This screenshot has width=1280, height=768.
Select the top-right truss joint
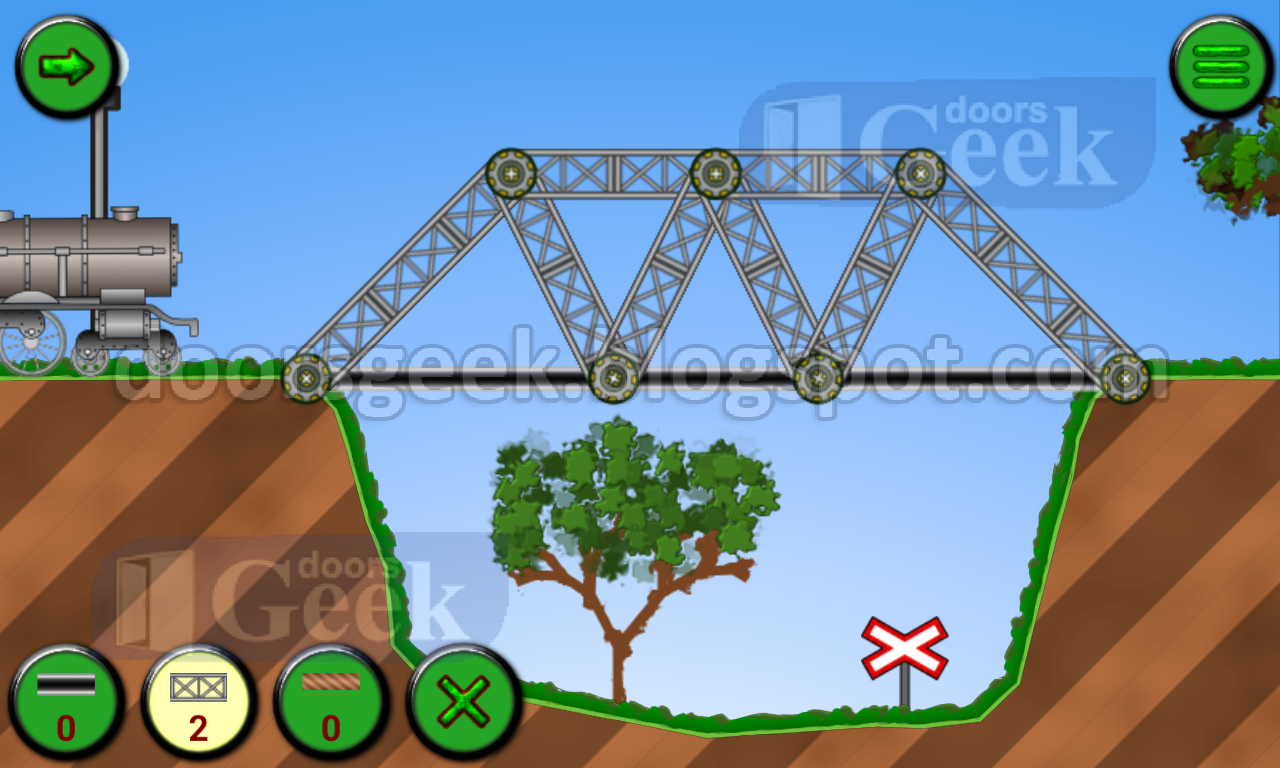(x=920, y=172)
